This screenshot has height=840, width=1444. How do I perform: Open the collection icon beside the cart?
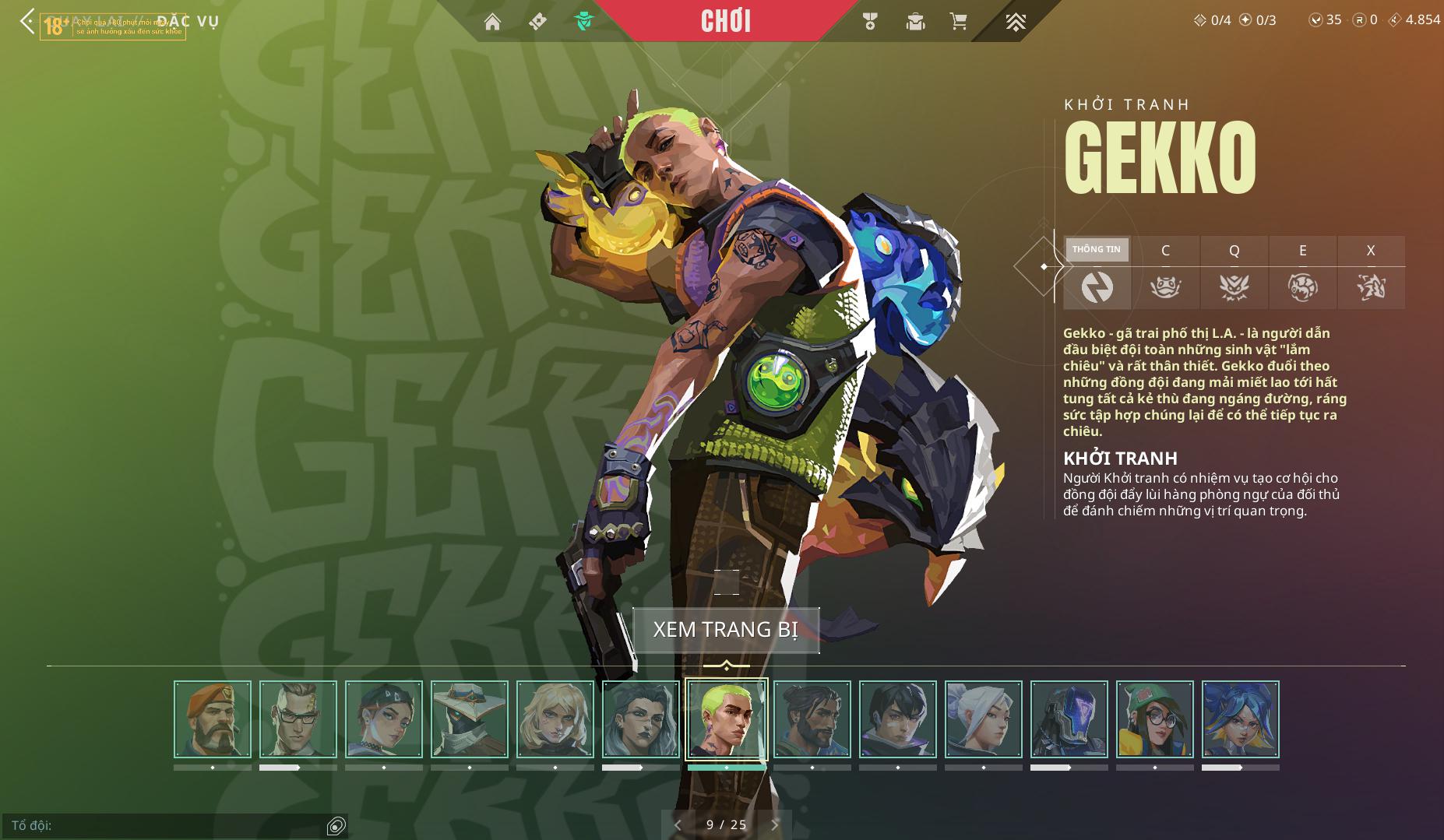tap(915, 22)
